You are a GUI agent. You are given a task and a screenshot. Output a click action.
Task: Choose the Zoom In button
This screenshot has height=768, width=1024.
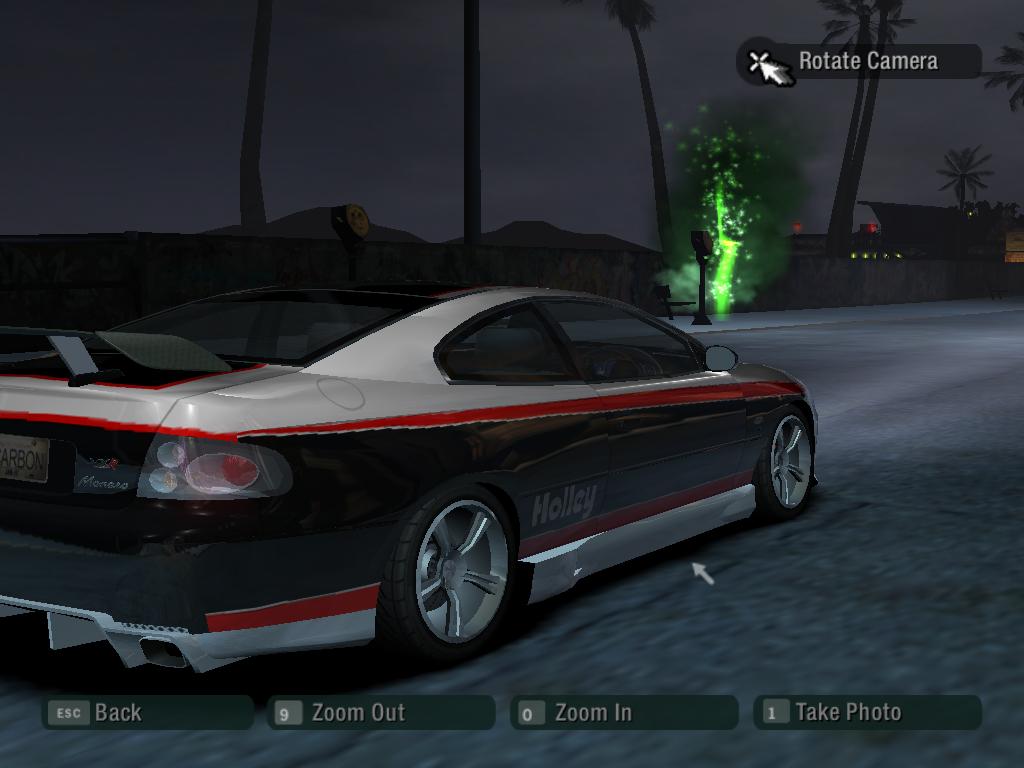point(624,713)
